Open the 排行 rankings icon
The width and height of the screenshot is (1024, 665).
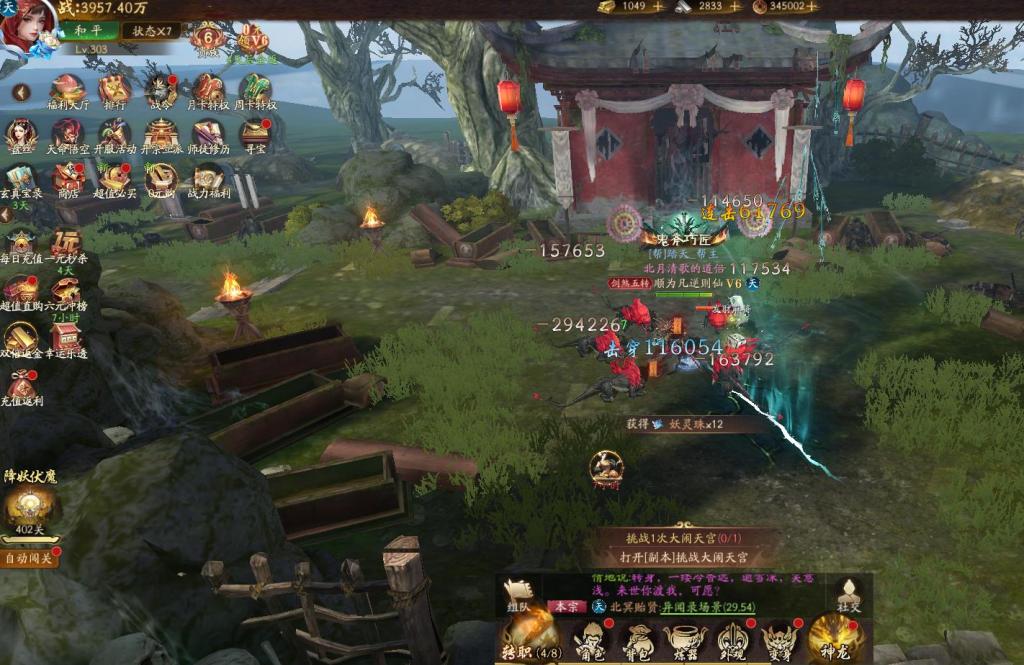coord(114,90)
